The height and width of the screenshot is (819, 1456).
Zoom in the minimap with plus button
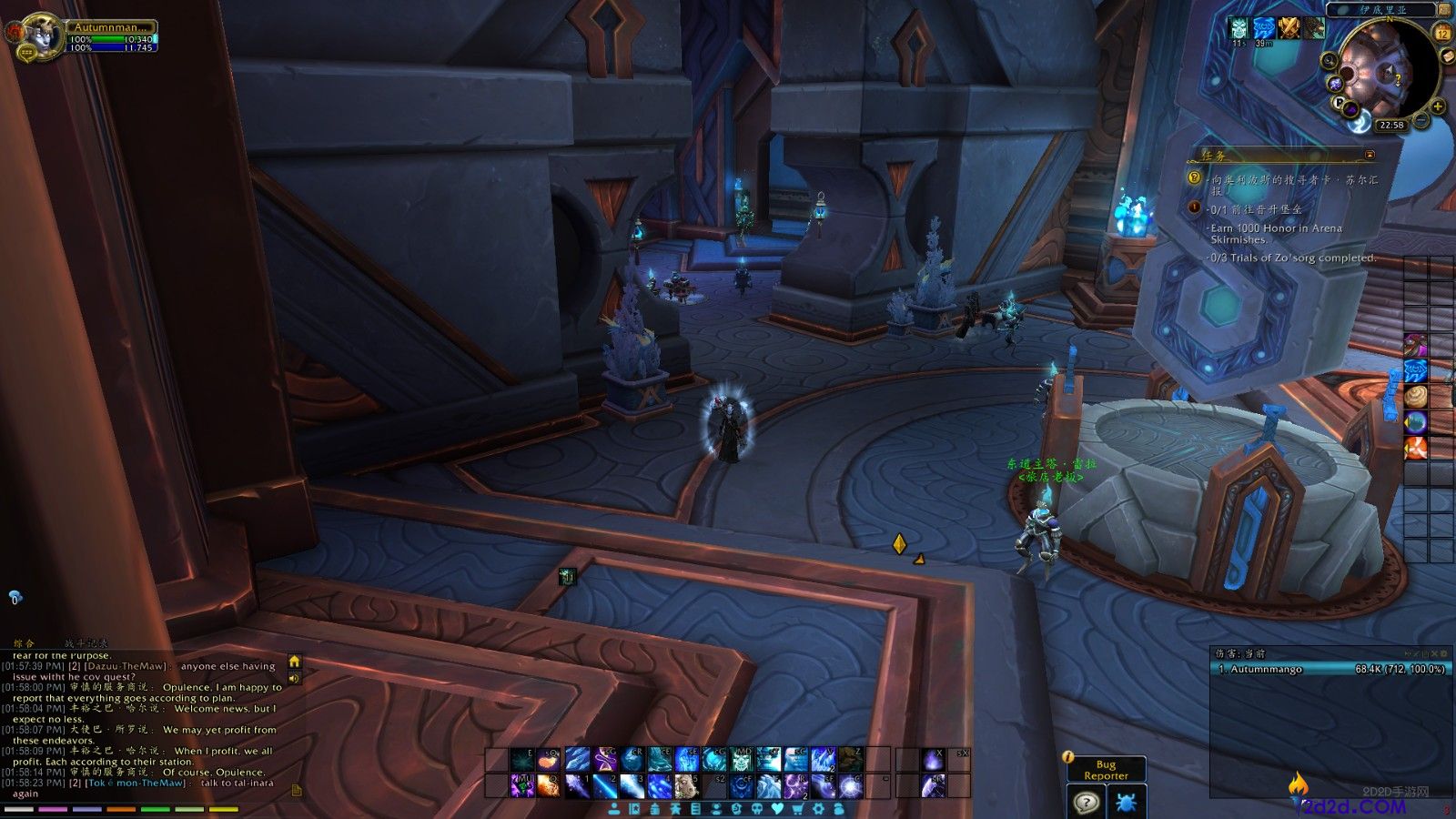[x=1439, y=106]
